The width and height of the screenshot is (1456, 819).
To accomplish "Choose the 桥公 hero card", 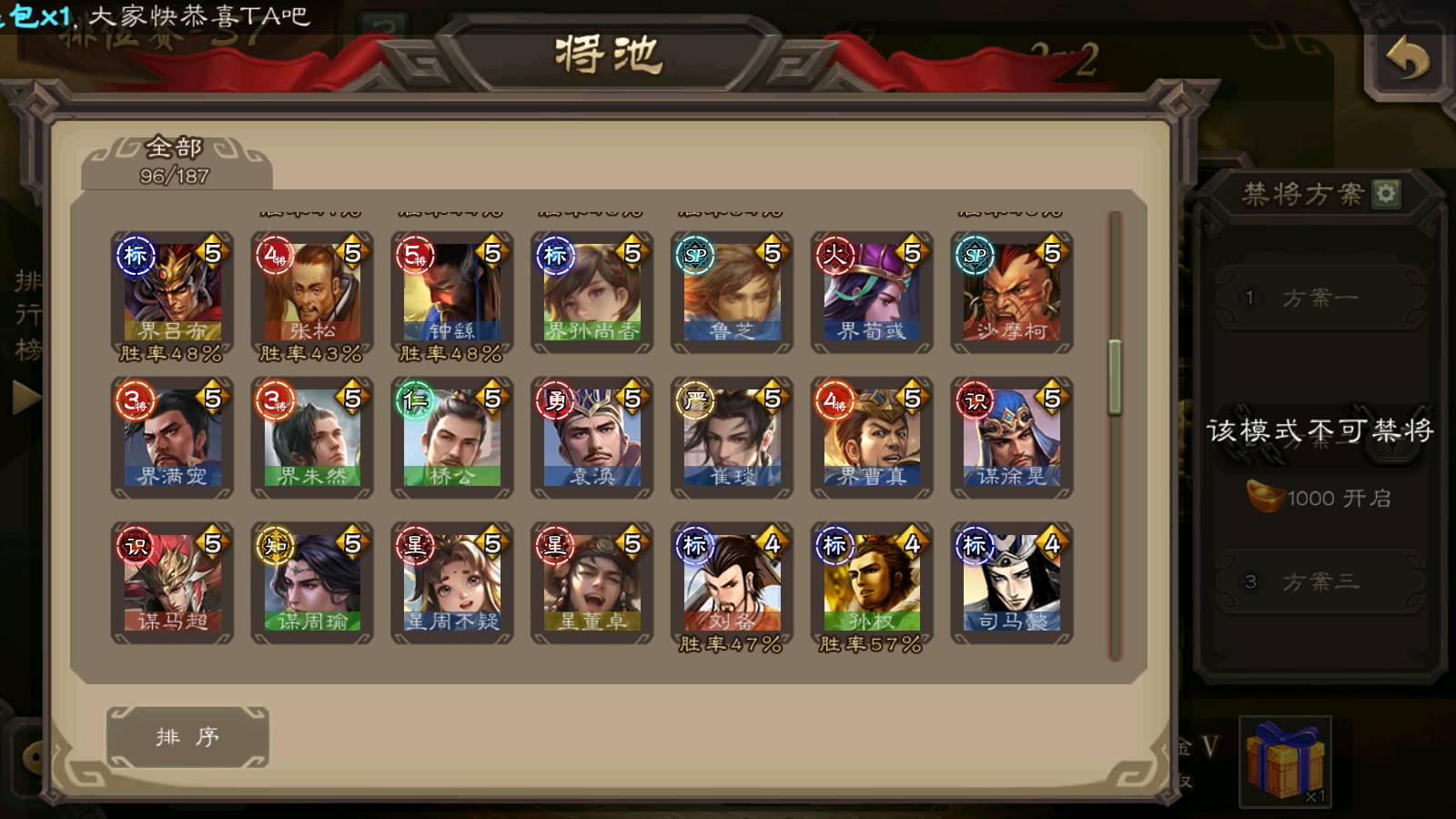I will pyautogui.click(x=452, y=438).
